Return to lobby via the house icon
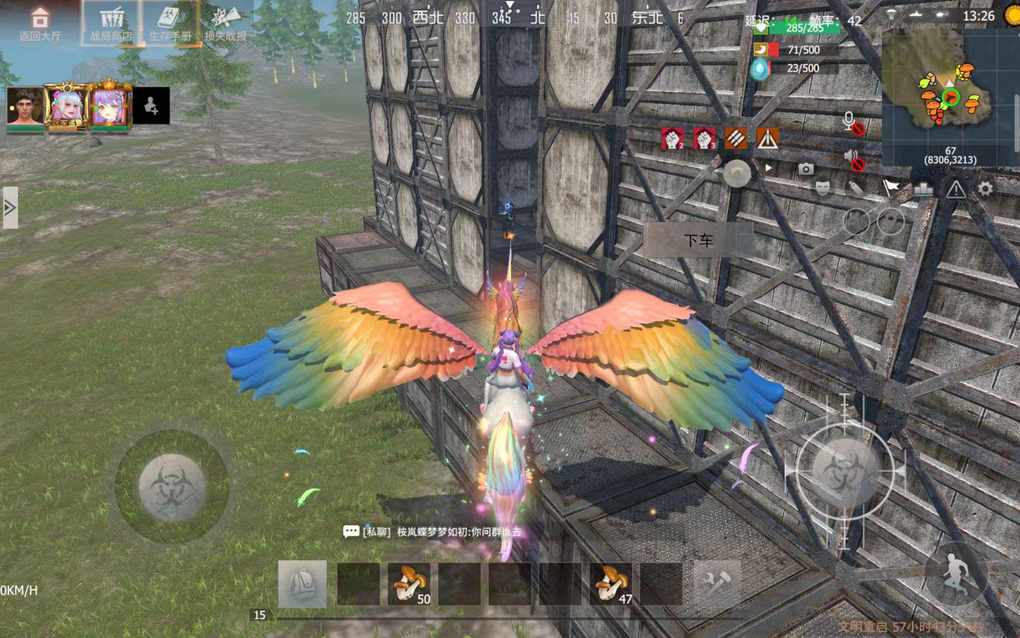The width and height of the screenshot is (1020, 638). coord(40,22)
